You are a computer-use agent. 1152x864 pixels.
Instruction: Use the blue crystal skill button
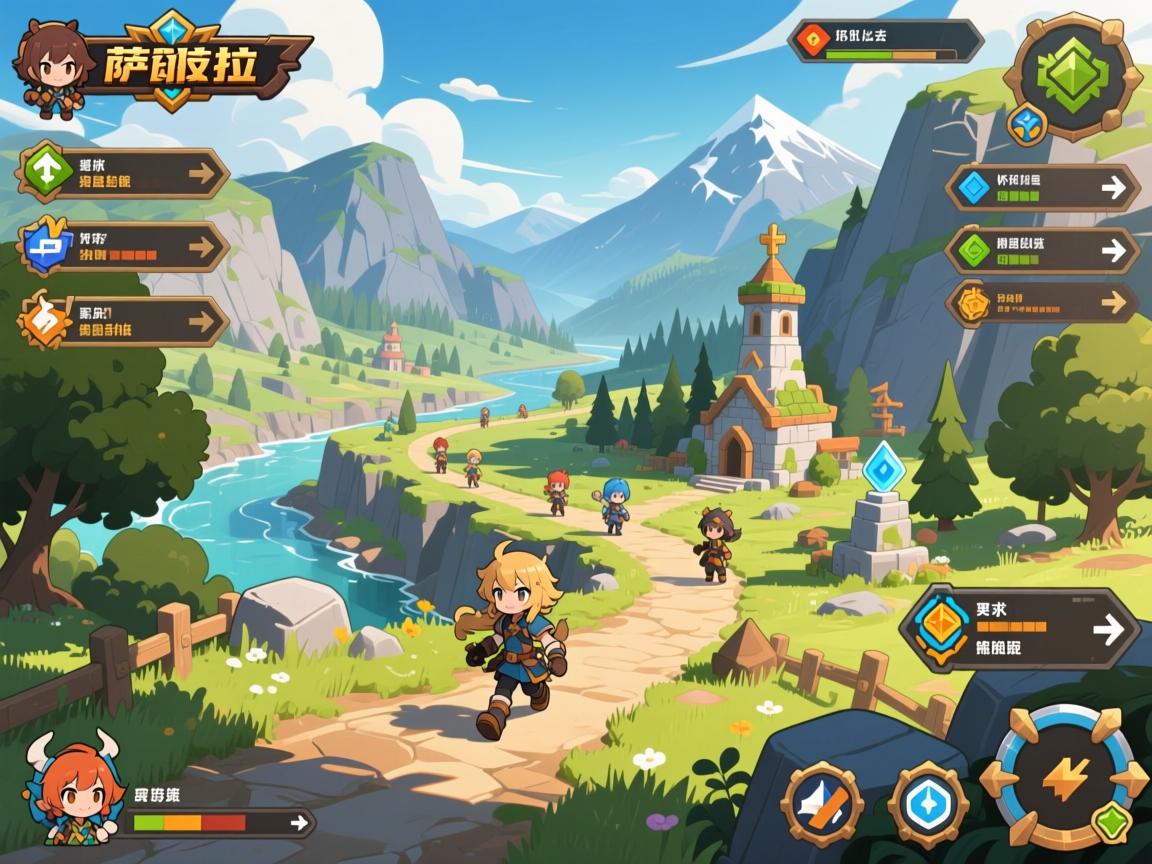(928, 804)
